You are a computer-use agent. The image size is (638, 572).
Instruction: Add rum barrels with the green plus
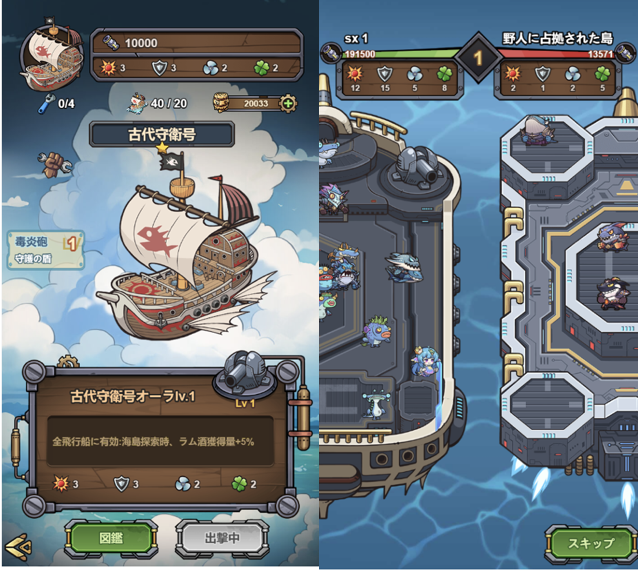click(x=288, y=103)
